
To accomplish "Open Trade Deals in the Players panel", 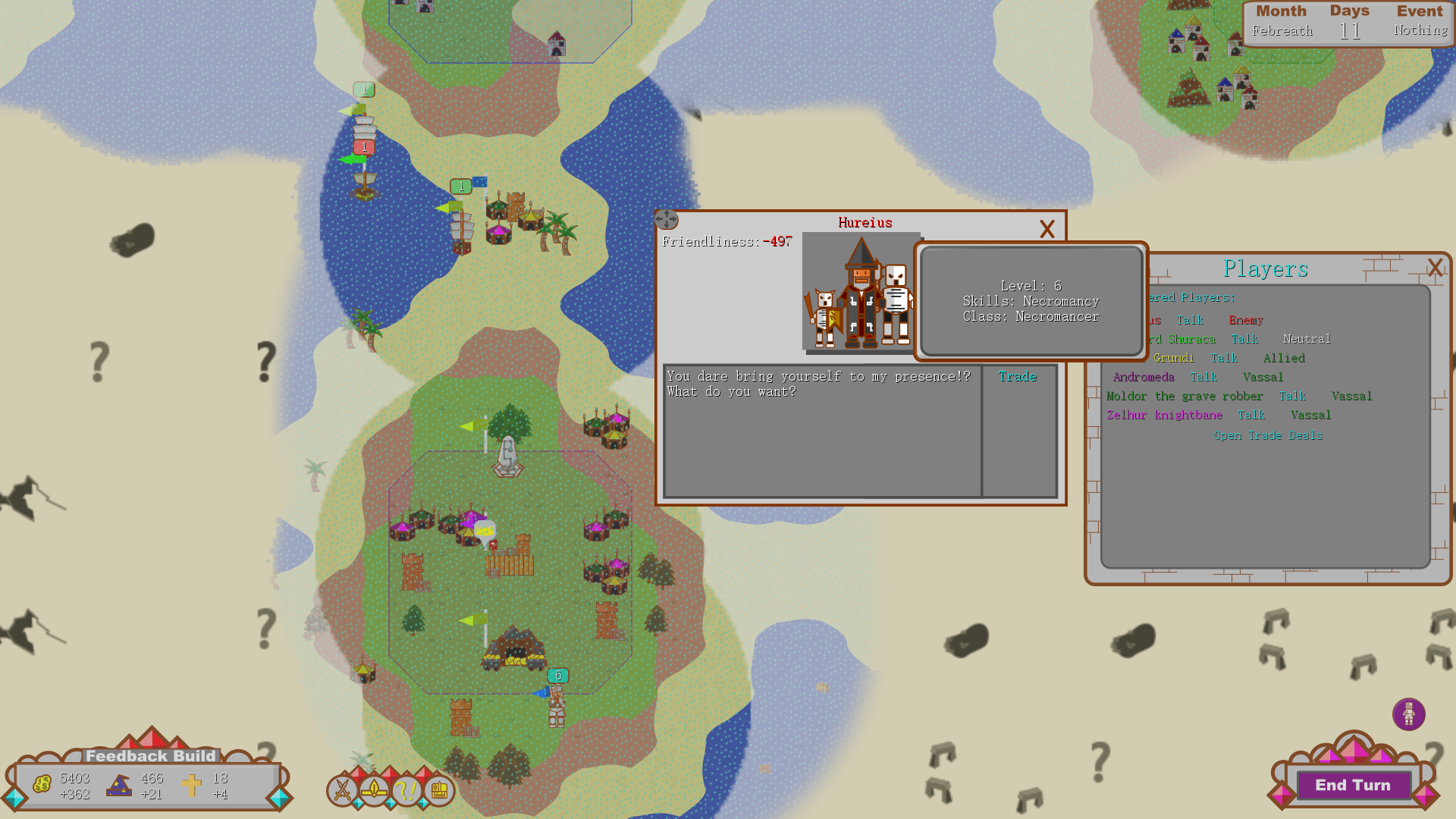I will (x=1268, y=435).
